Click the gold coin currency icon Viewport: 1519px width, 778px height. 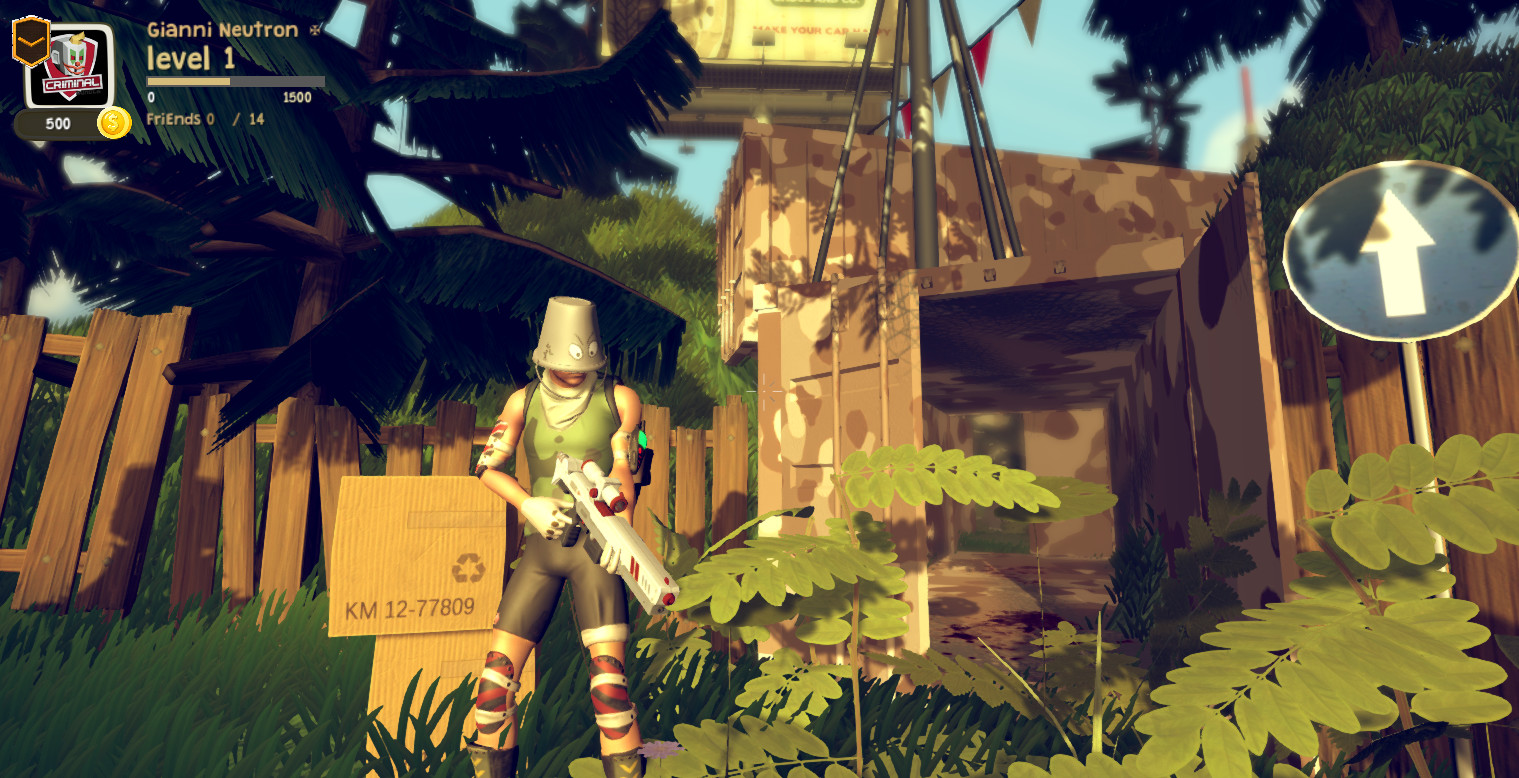pos(113,123)
